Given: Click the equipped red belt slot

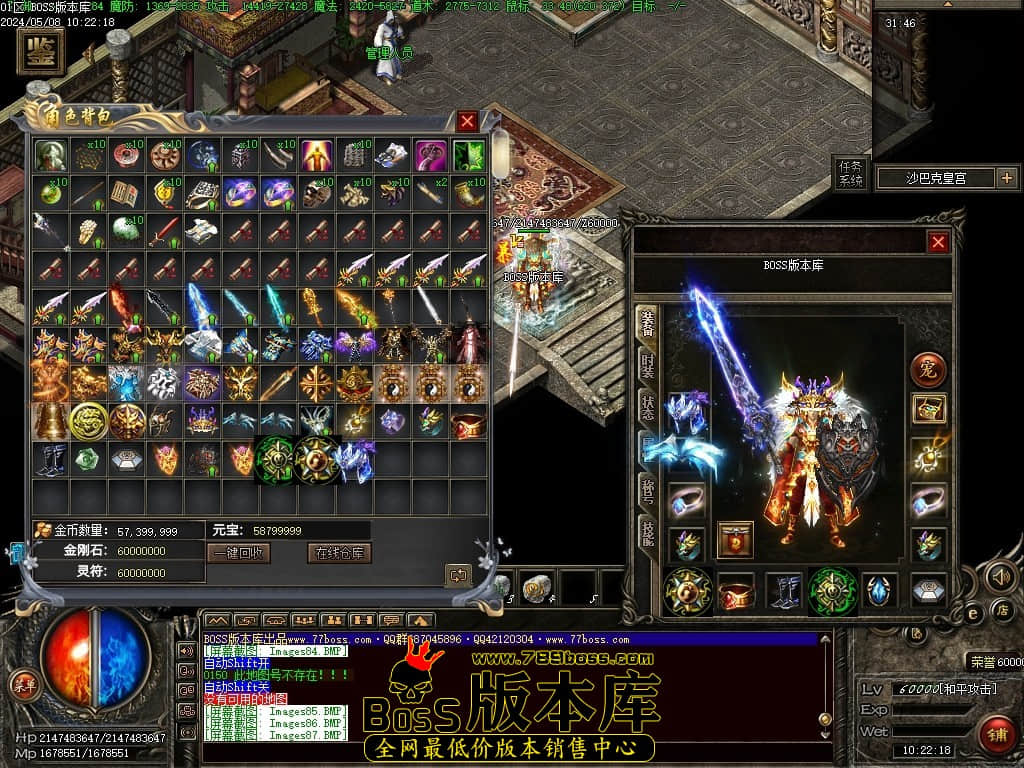Looking at the screenshot, I should [736, 590].
